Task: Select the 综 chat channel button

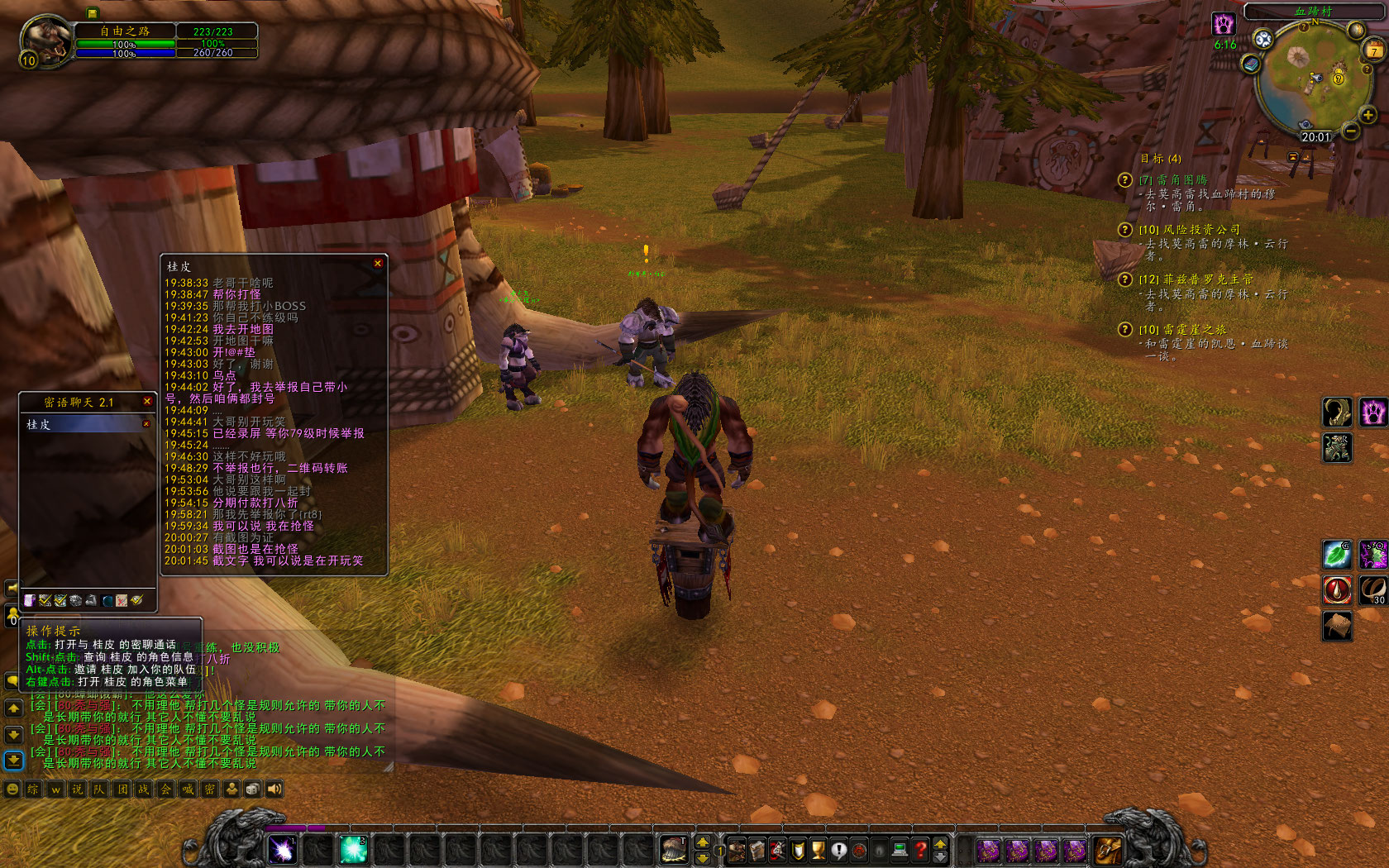Action: click(32, 789)
